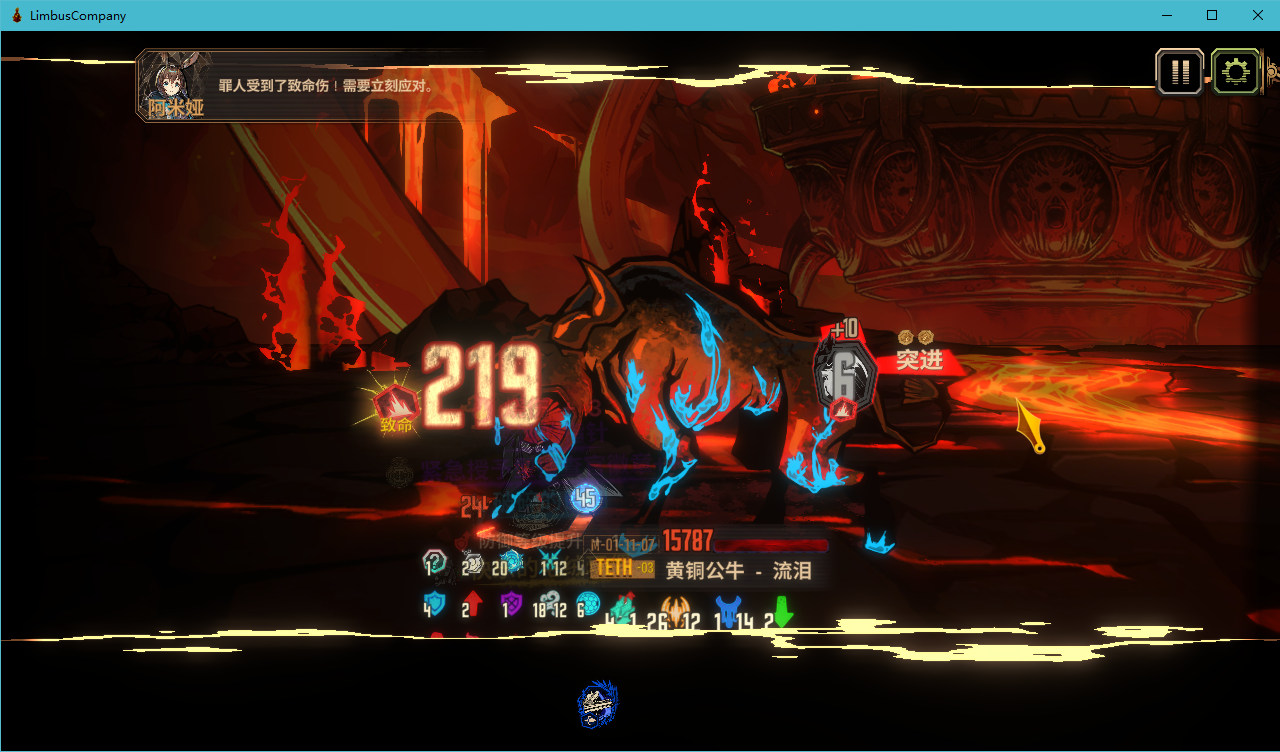Open settings via the gear icon
The image size is (1280, 752).
pyautogui.click(x=1236, y=72)
